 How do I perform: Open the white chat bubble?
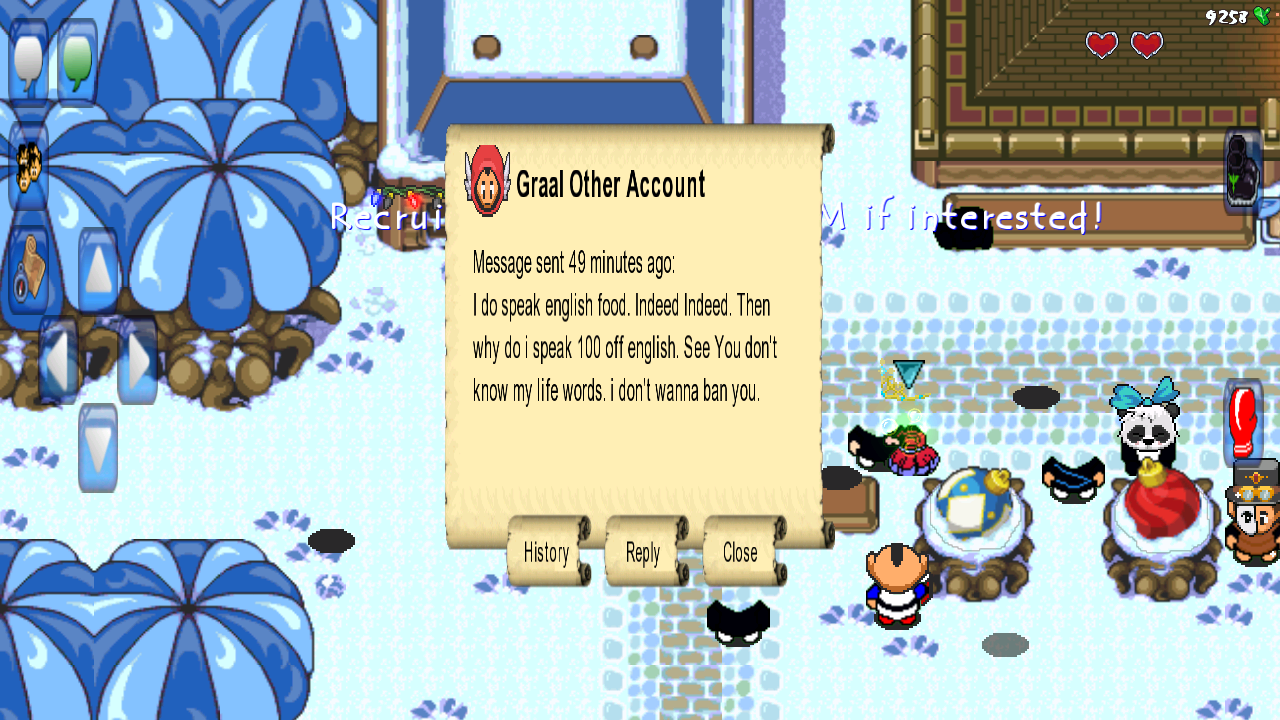tap(29, 60)
